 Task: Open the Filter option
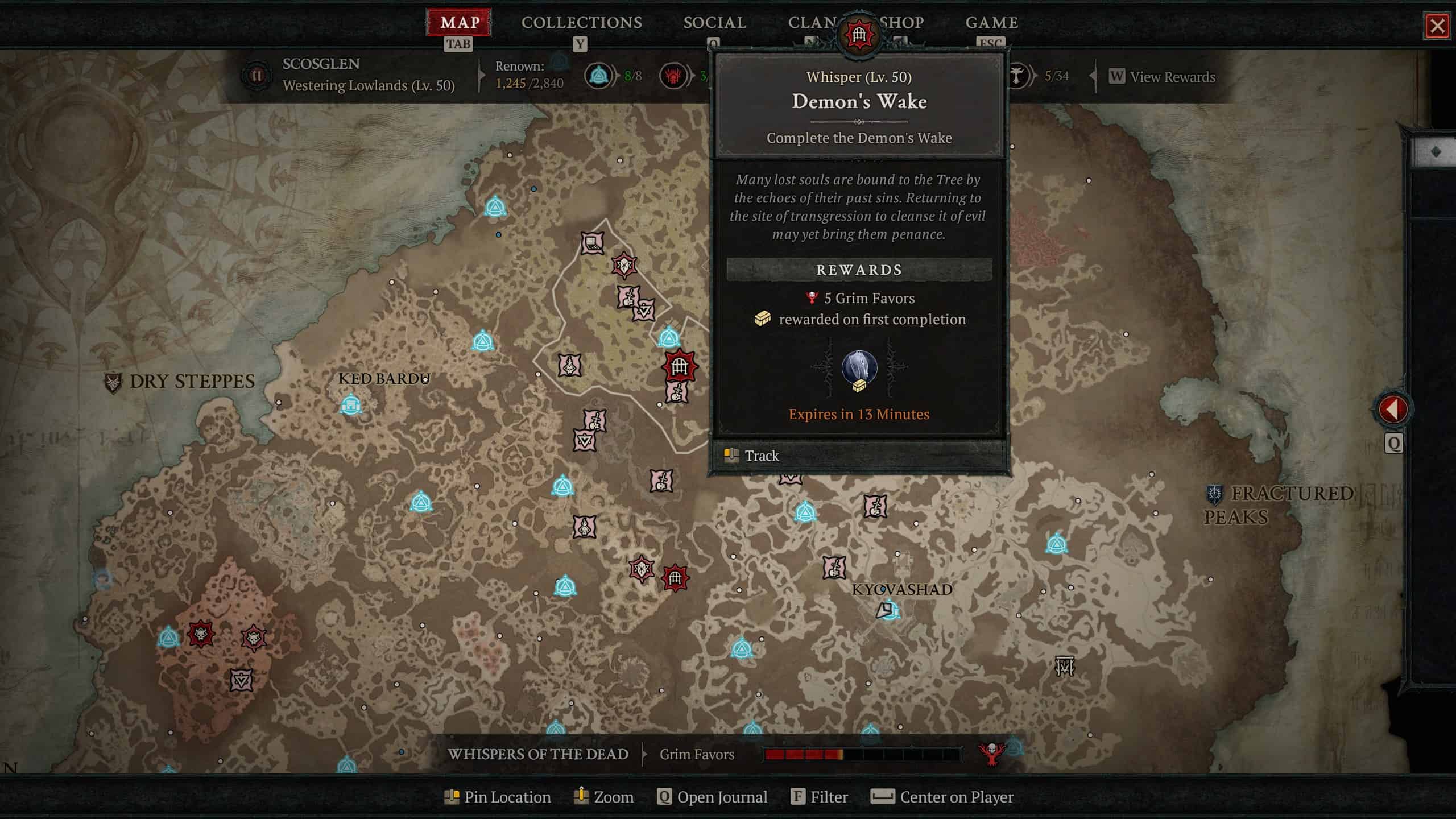pos(820,797)
